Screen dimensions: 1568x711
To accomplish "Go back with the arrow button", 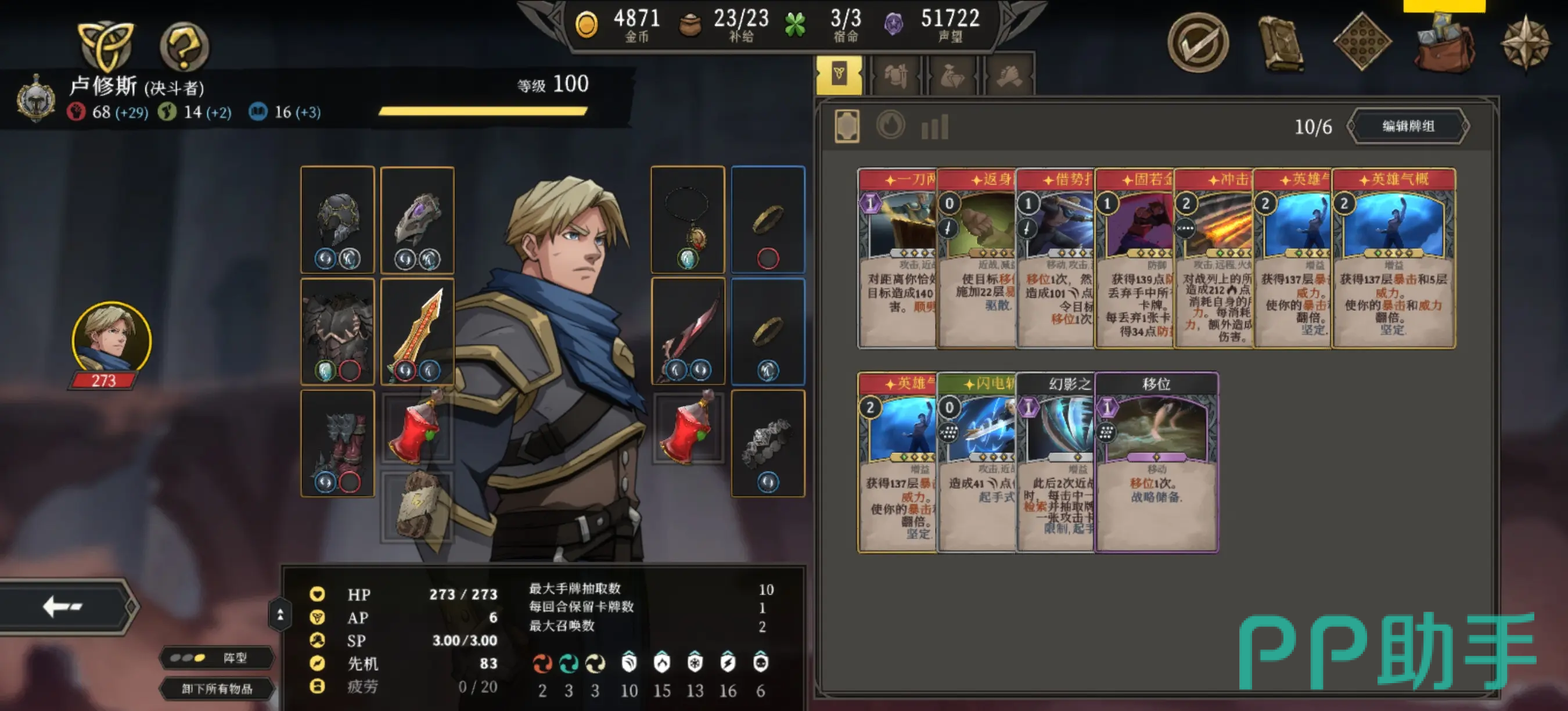I will pyautogui.click(x=64, y=606).
